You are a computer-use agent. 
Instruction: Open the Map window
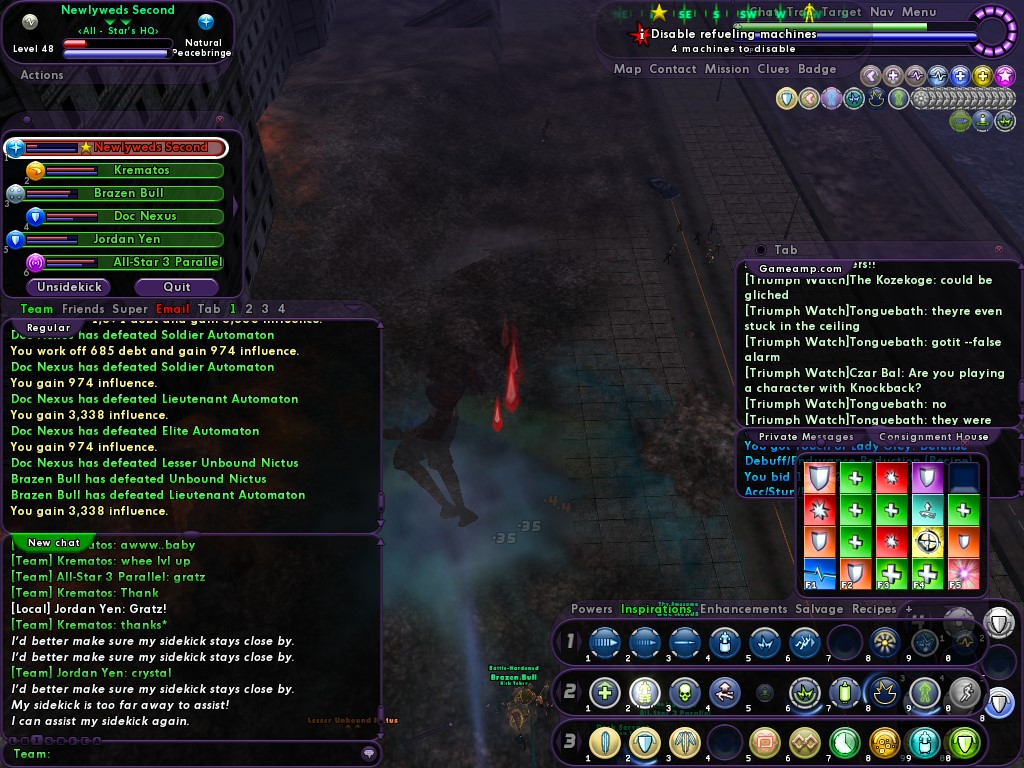point(627,69)
